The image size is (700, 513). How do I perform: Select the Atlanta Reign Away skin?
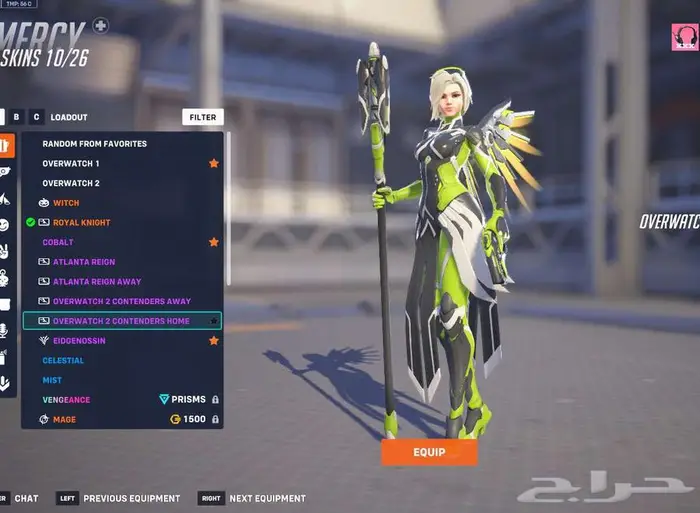97,282
